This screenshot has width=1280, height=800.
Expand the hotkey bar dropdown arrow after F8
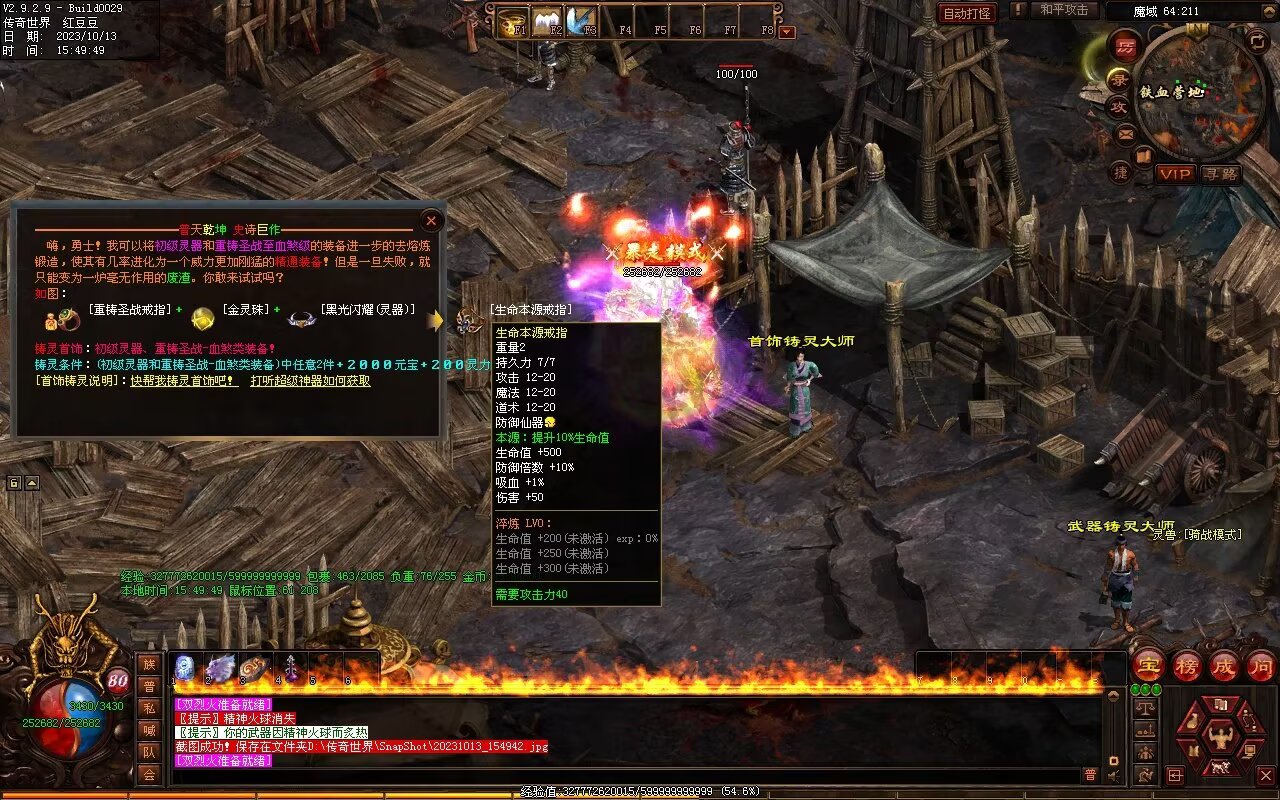pyautogui.click(x=787, y=32)
